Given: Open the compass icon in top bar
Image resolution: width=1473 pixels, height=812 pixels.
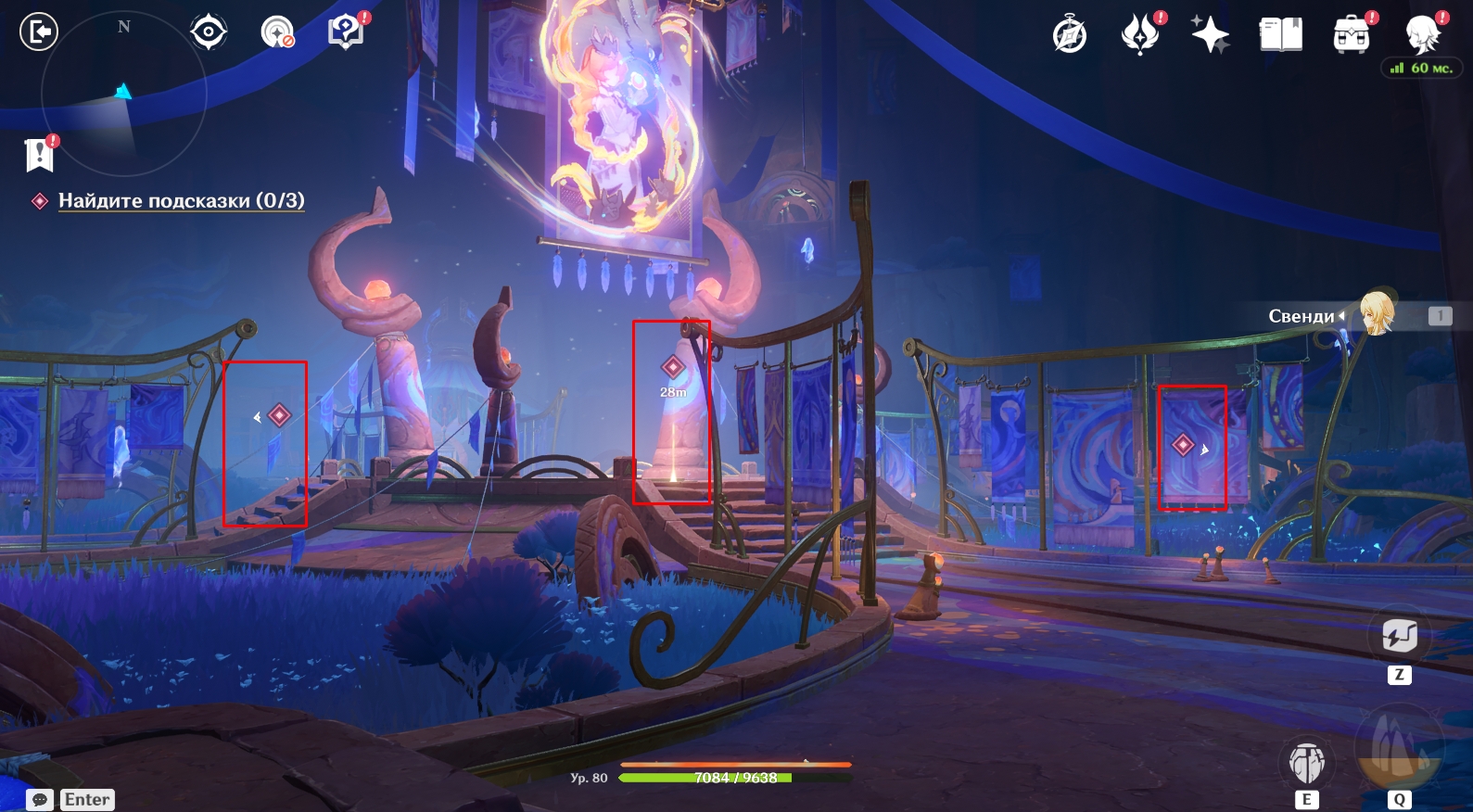Looking at the screenshot, I should 1070,35.
